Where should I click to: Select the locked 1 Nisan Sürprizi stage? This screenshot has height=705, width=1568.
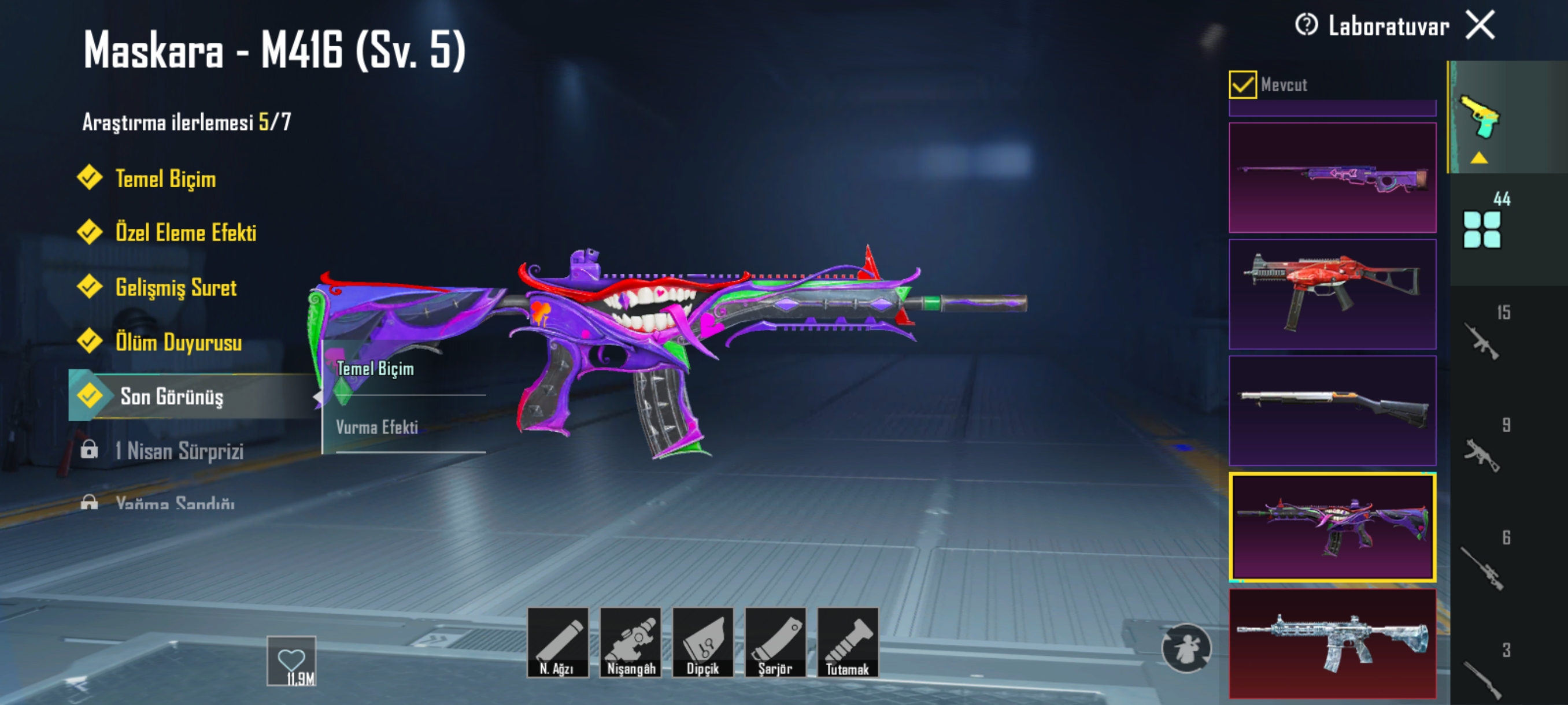click(178, 451)
